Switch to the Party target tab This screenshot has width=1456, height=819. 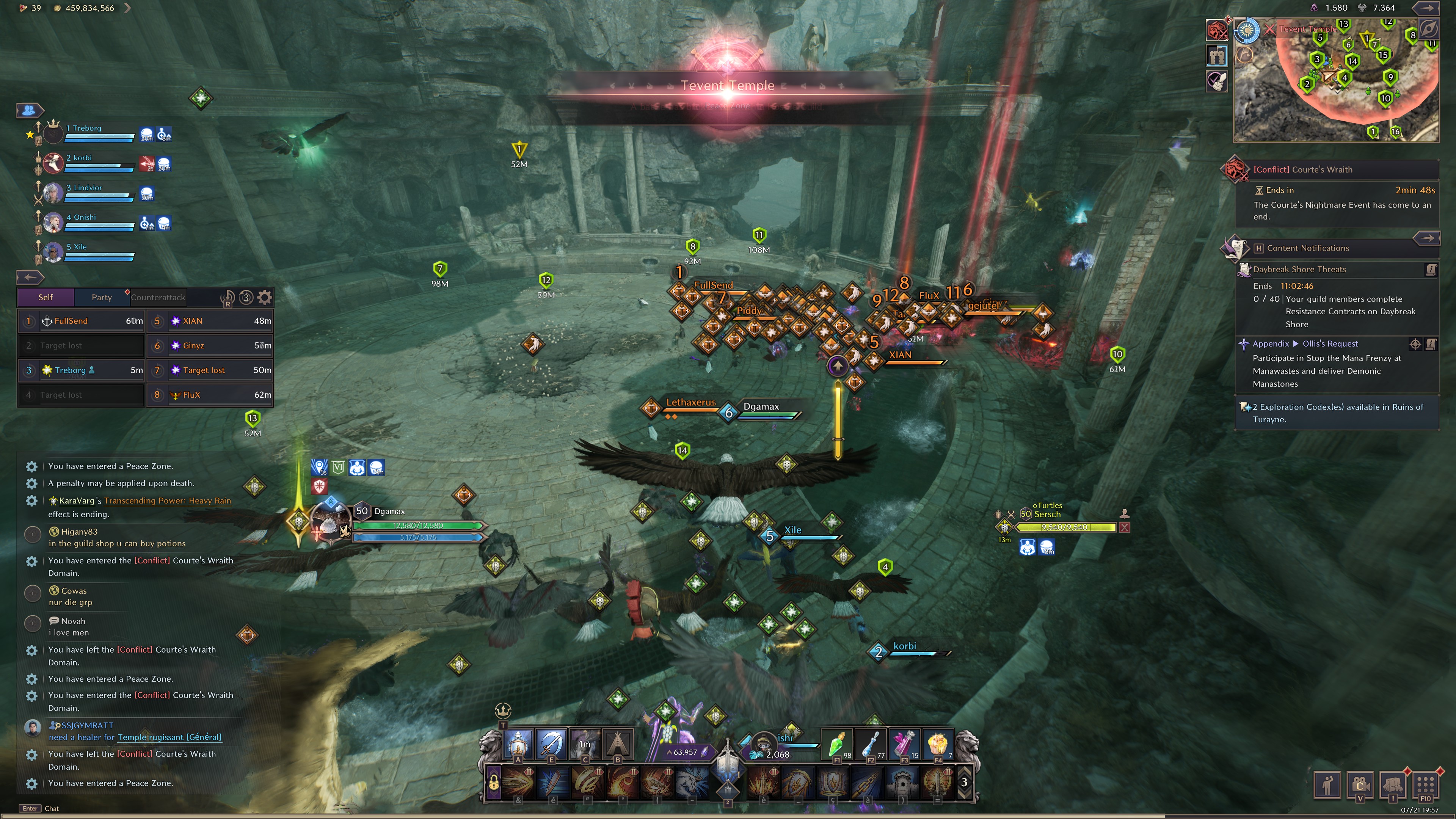(101, 297)
